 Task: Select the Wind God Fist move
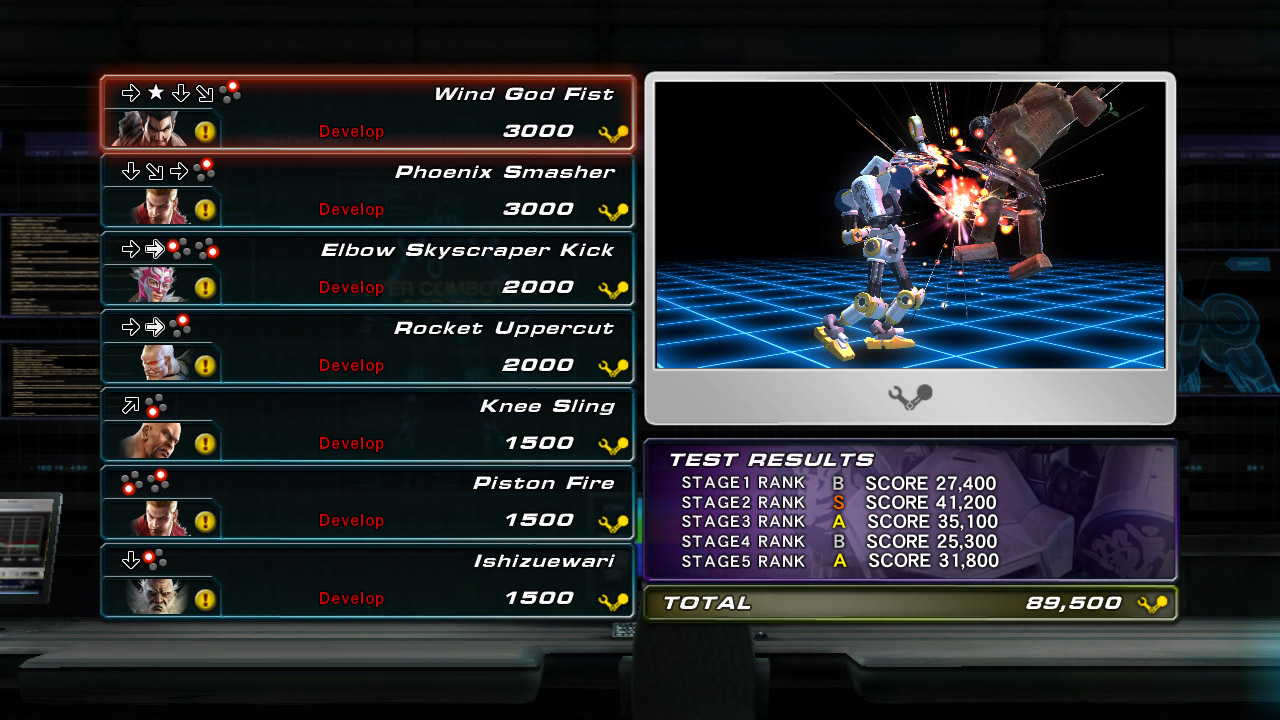523,95
